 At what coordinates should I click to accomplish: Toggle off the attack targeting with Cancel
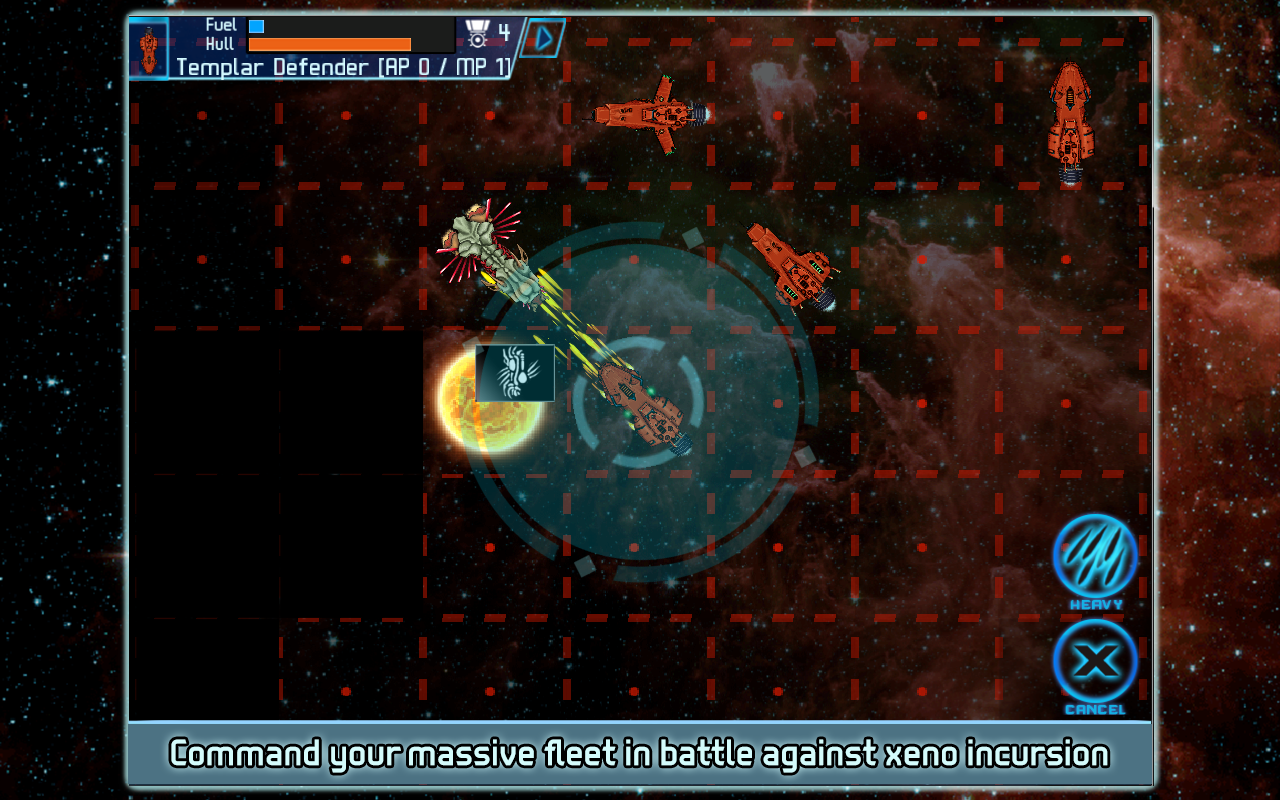click(x=1094, y=662)
